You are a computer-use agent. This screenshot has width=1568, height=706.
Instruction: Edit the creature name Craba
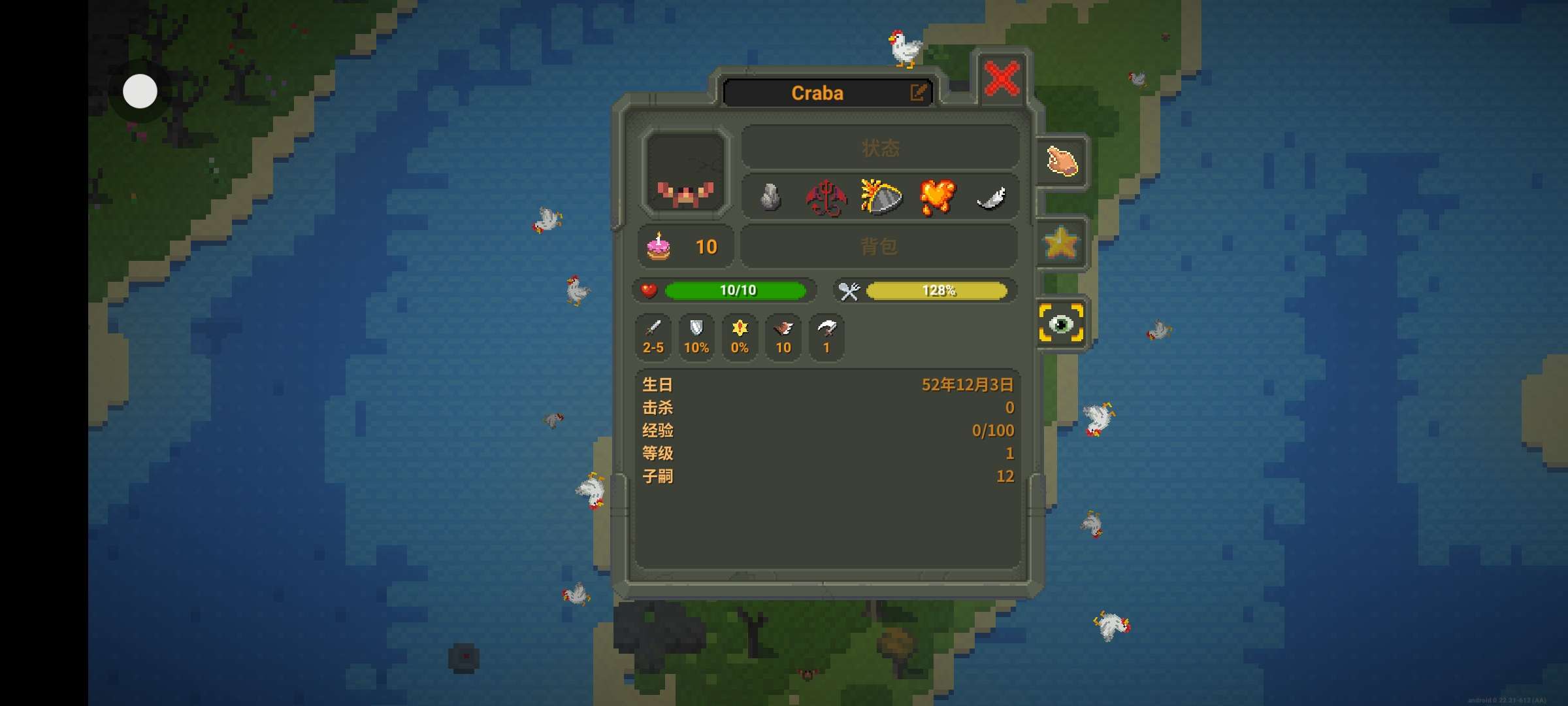tap(918, 93)
